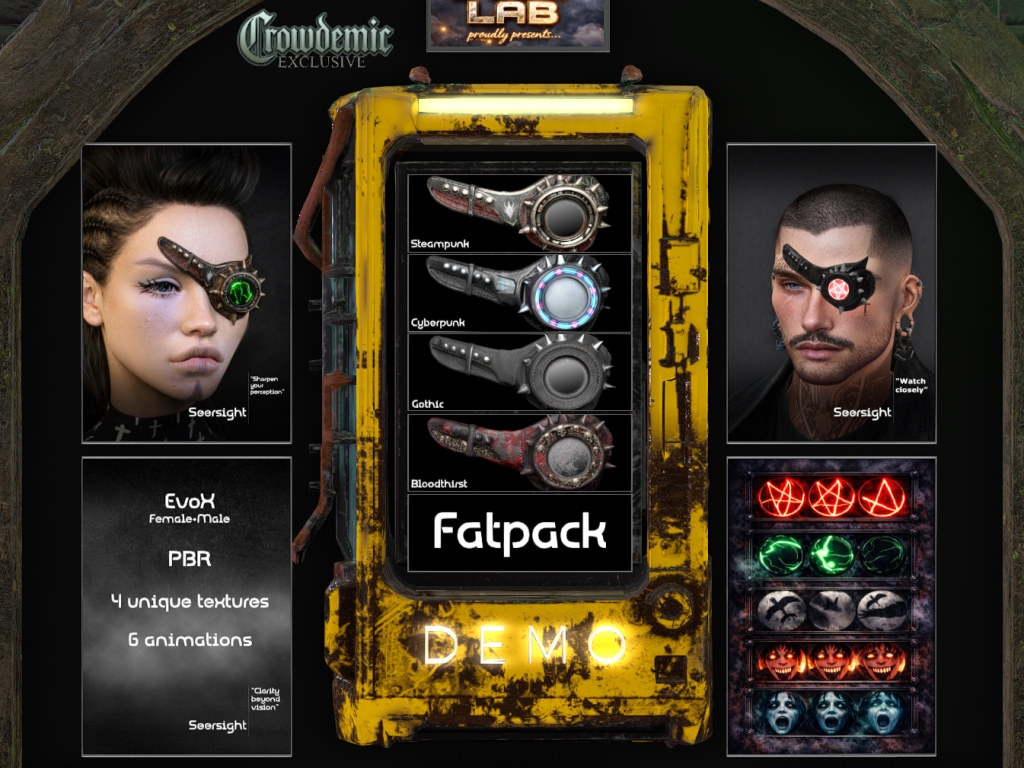Choose the Cyberpunk eyepatch variant
1024x768 pixels.
519,293
